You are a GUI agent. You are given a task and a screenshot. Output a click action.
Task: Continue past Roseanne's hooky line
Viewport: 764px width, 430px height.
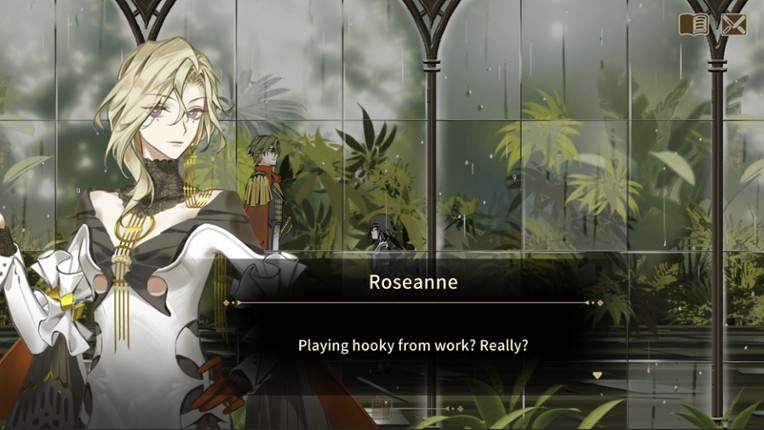[413, 345]
